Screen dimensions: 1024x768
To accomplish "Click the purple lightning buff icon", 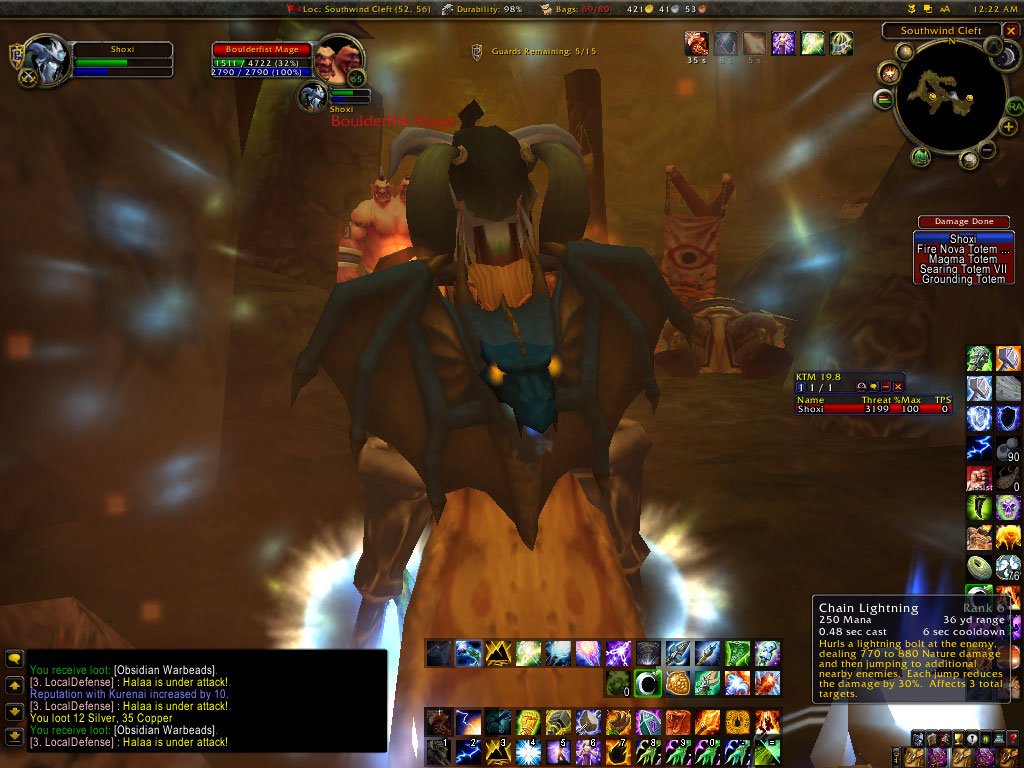I will 783,43.
